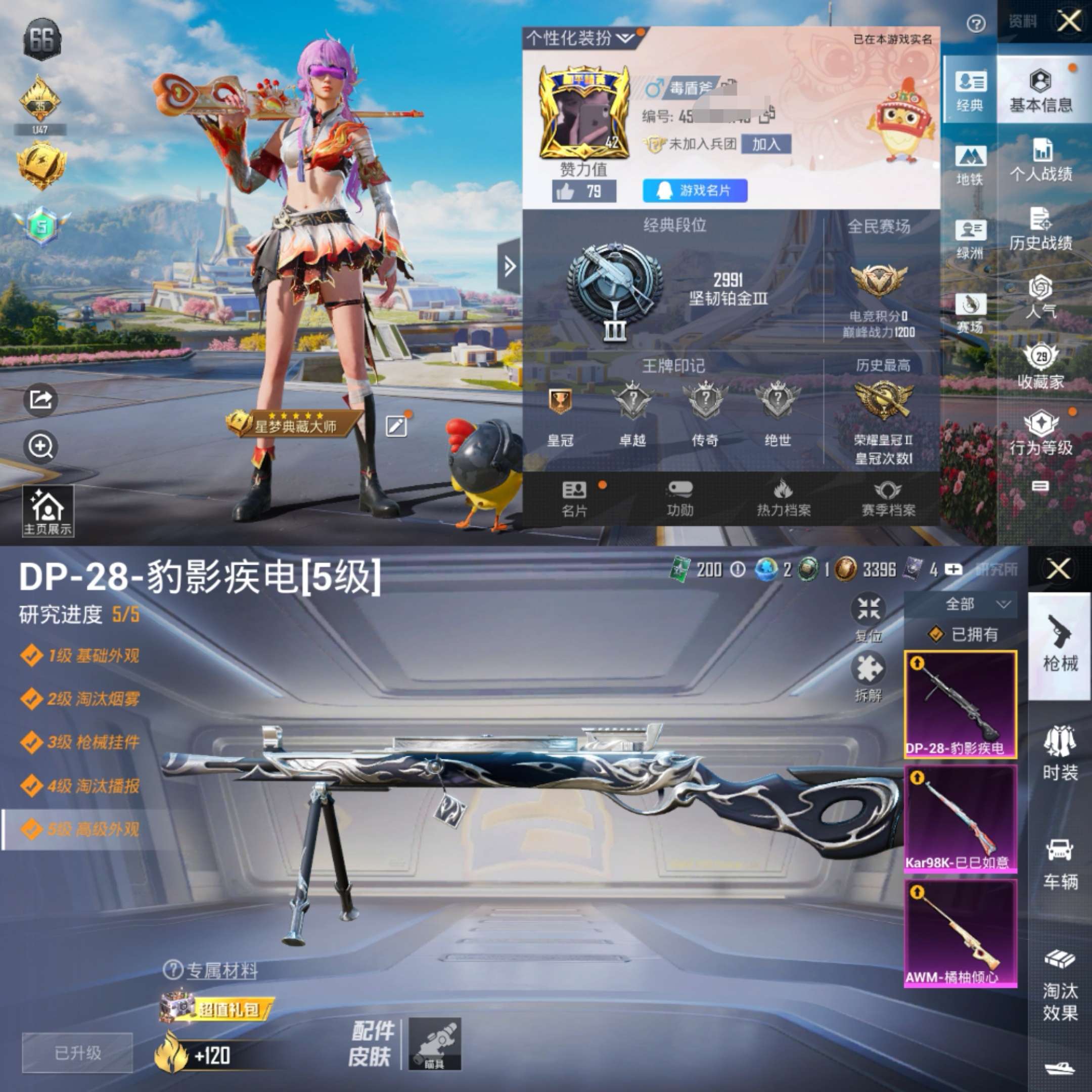Image resolution: width=1092 pixels, height=1092 pixels.
Task: Toggle the 已拥有 owned filter
Action: [963, 635]
